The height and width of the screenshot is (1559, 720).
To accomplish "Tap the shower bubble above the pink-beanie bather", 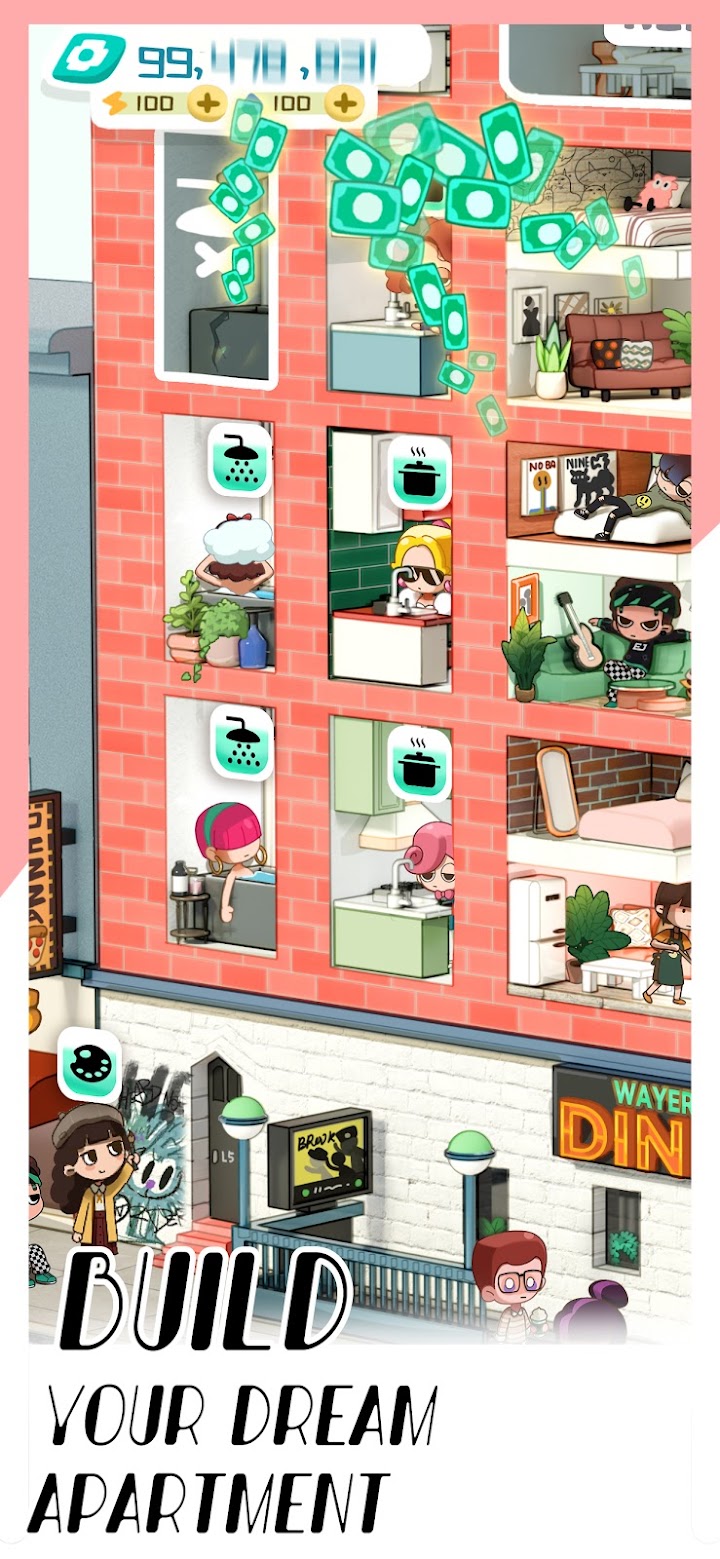I will 240,742.
